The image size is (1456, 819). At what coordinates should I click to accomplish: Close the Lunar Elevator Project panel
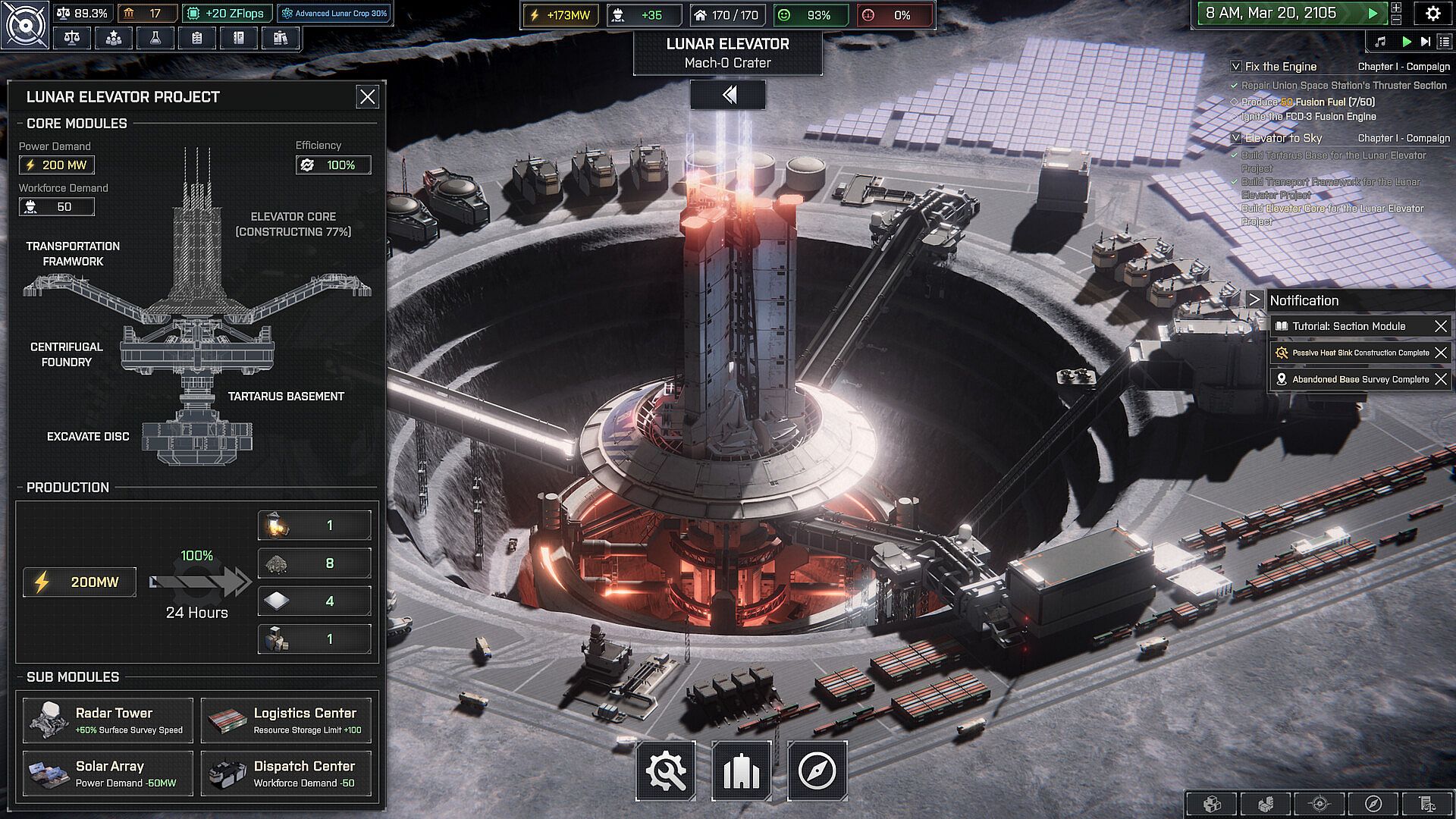(368, 97)
